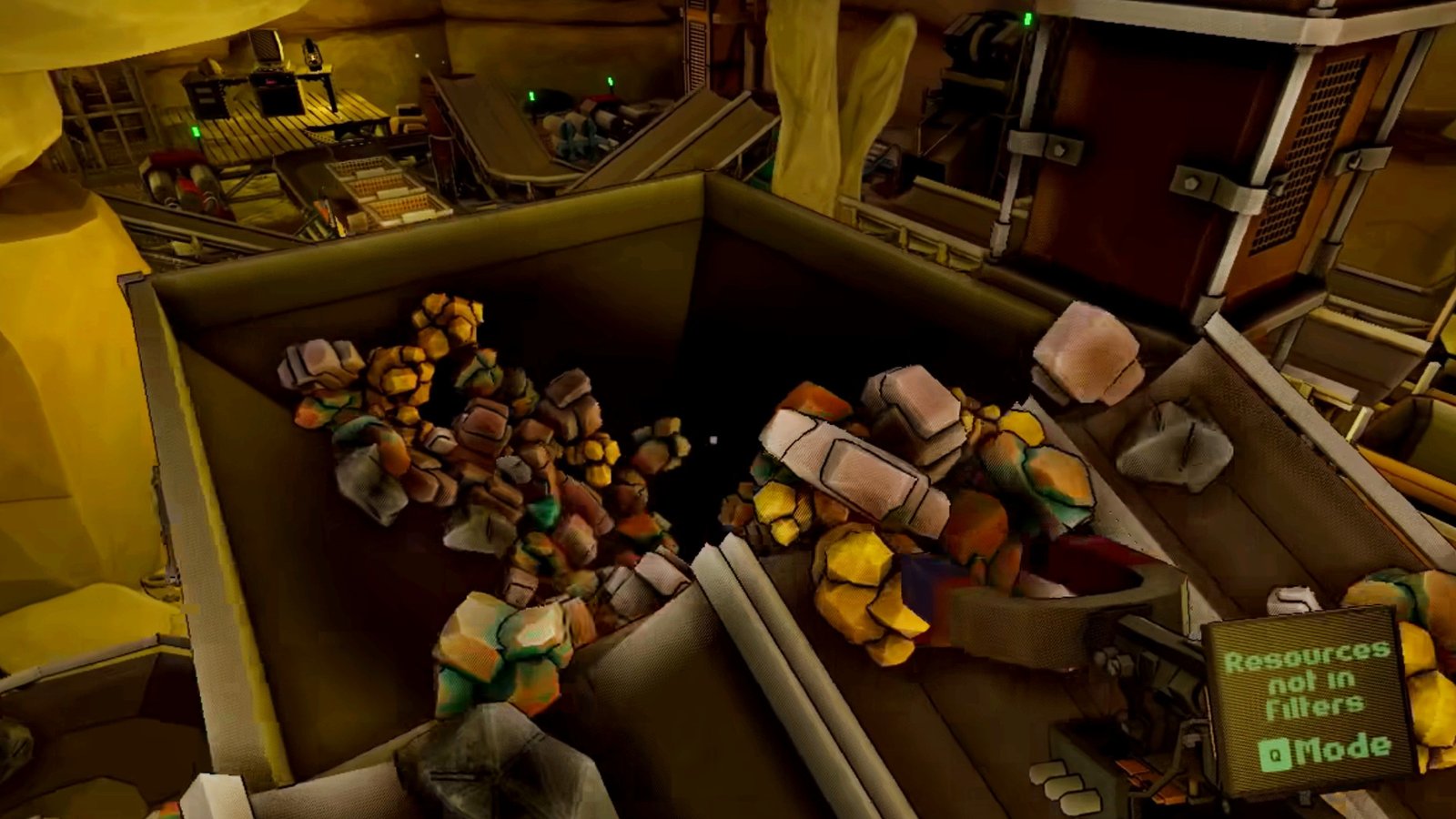
Task: Toggle the green power light on the left conveyor
Action: 195,130
